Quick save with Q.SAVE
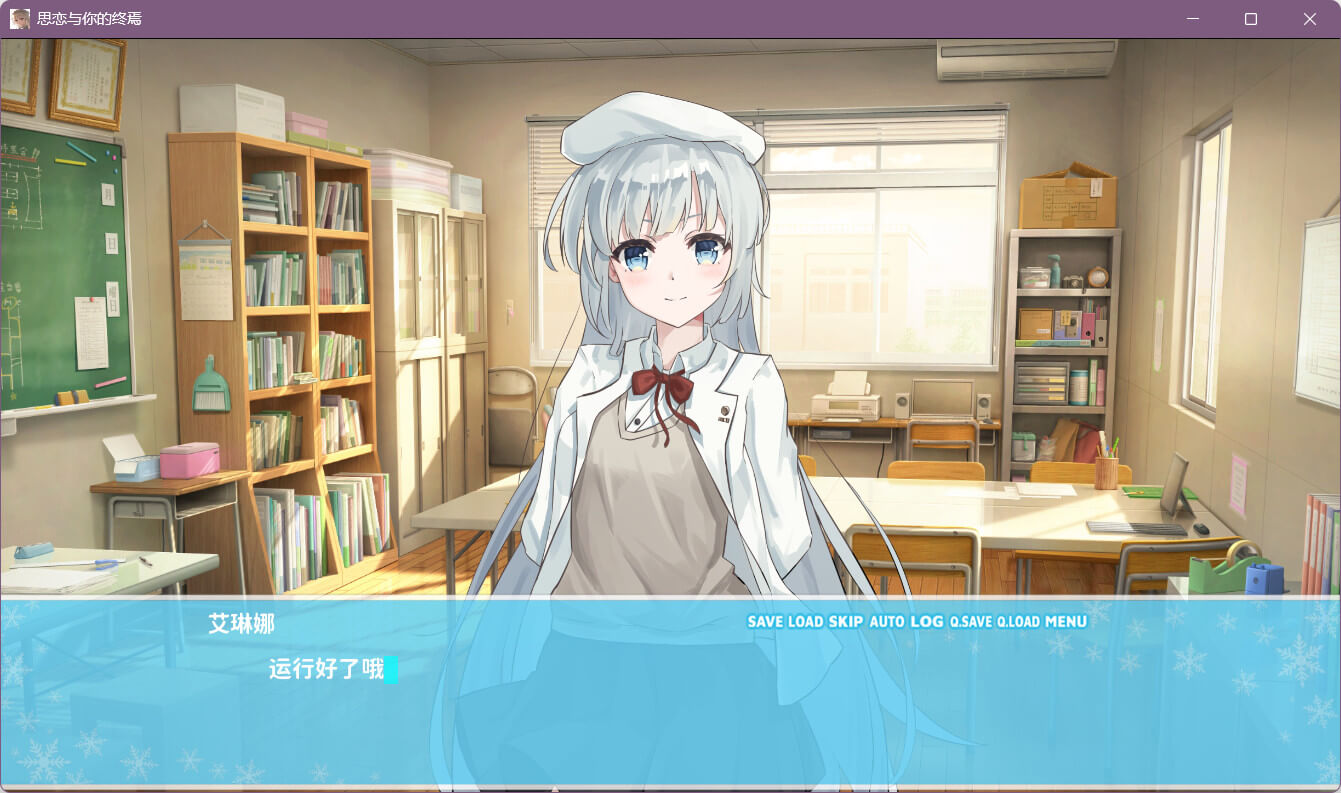 pos(971,622)
